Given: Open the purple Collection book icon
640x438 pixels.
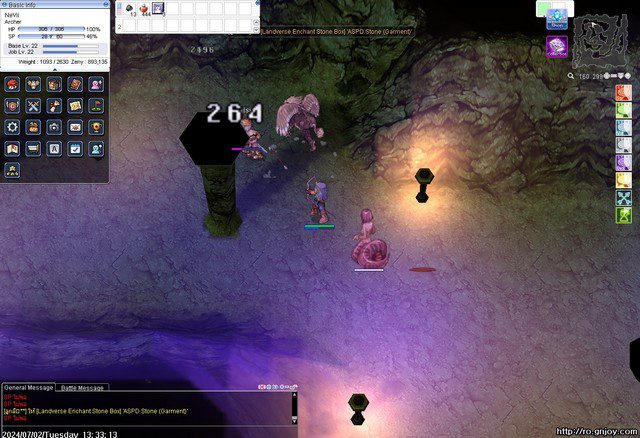Looking at the screenshot, I should click(557, 47).
